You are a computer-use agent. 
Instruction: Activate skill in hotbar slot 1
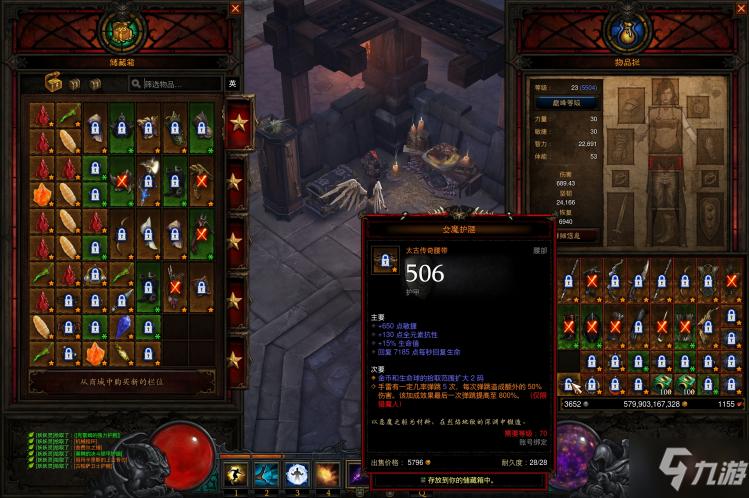pyautogui.click(x=236, y=474)
